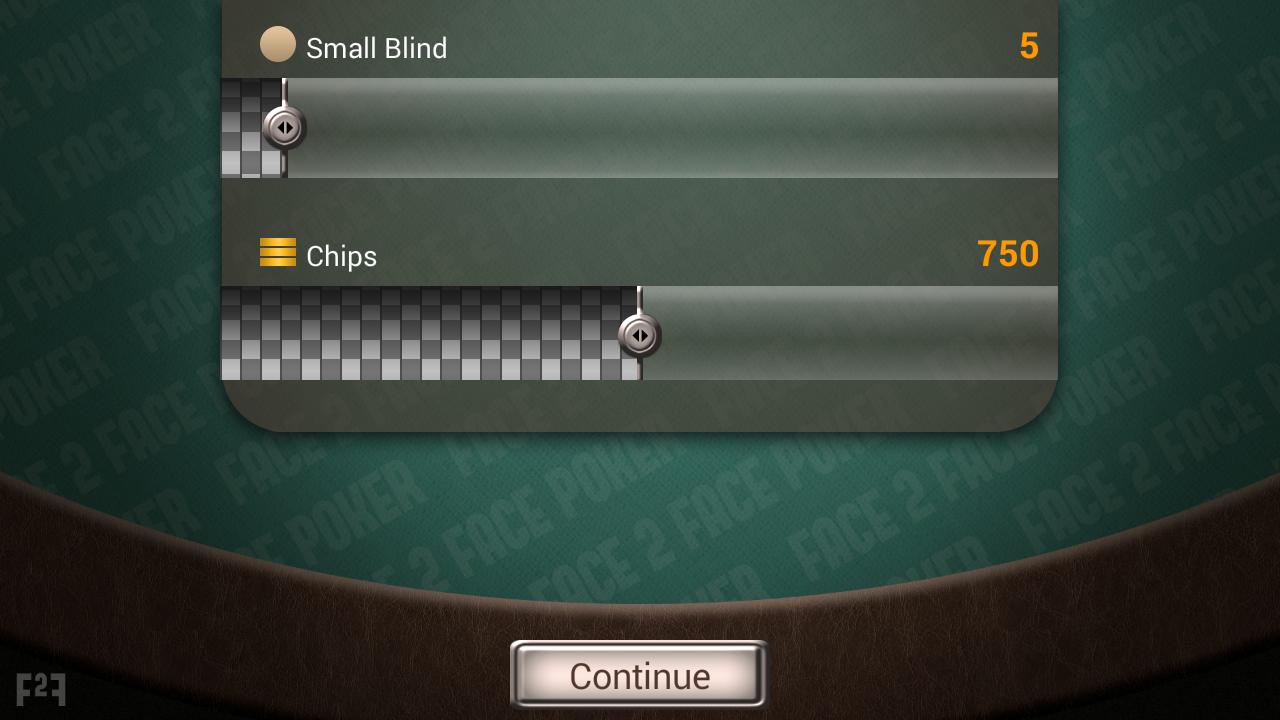
Task: Click the Chips label text
Action: point(341,256)
